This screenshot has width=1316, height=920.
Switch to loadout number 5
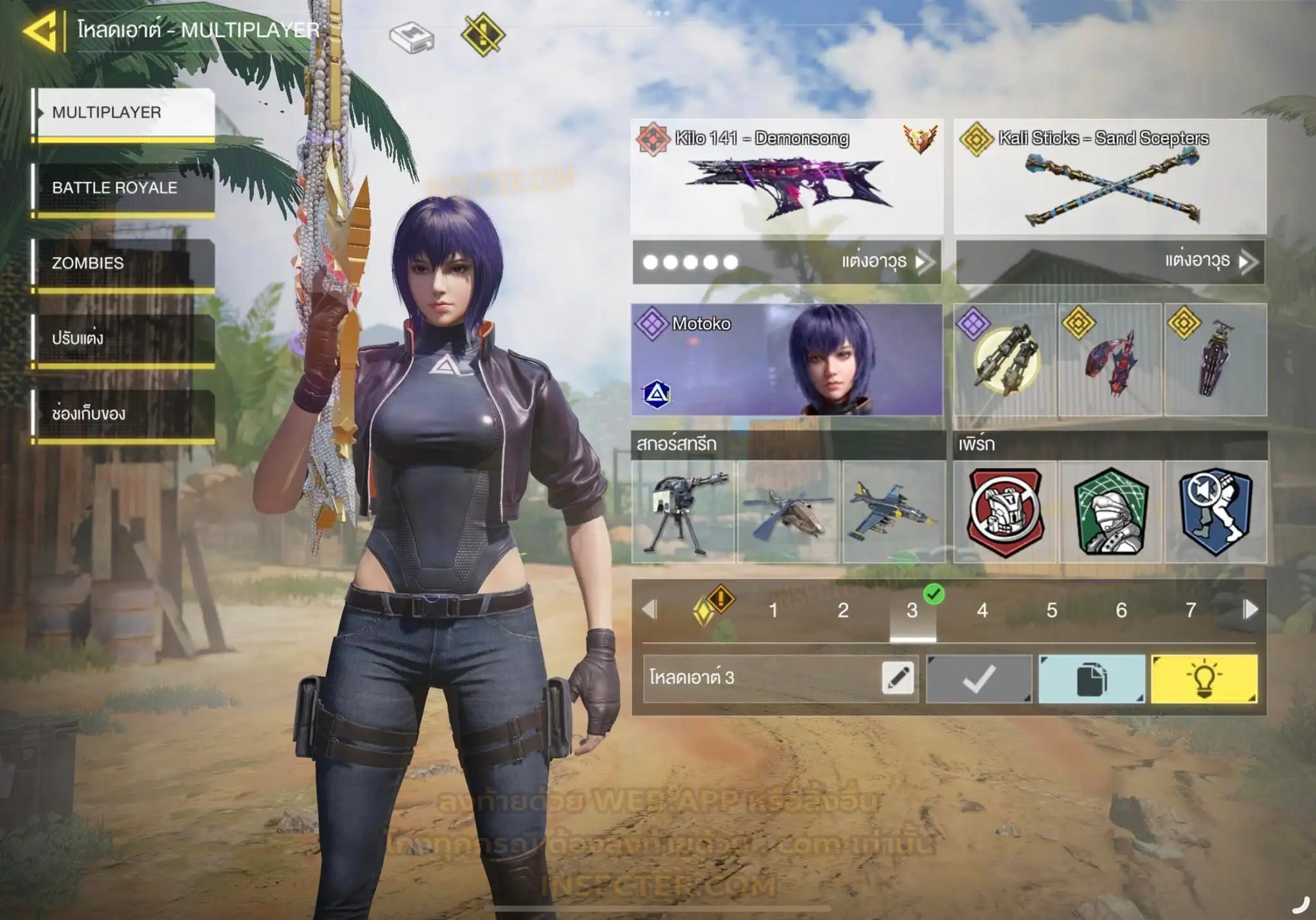point(1051,610)
